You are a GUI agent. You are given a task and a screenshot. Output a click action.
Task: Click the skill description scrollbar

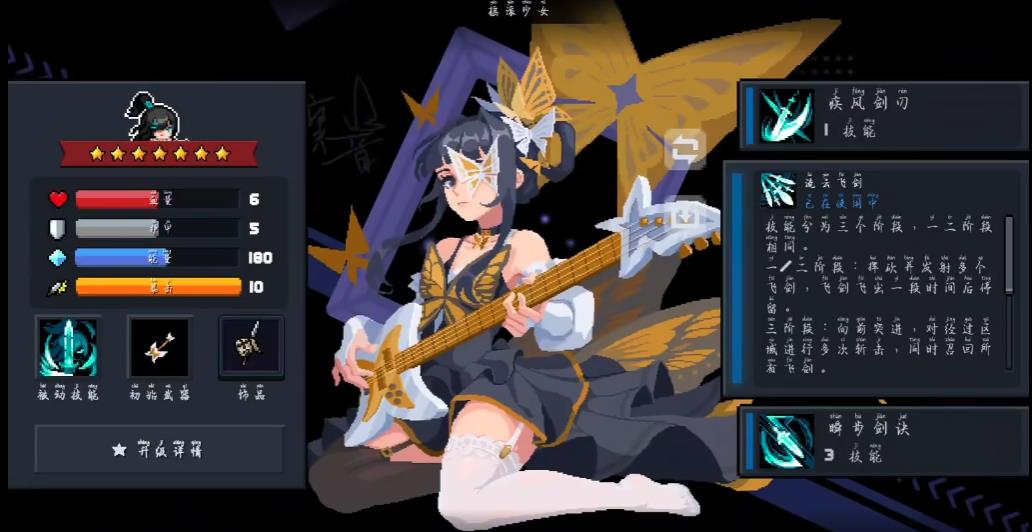[1010, 262]
